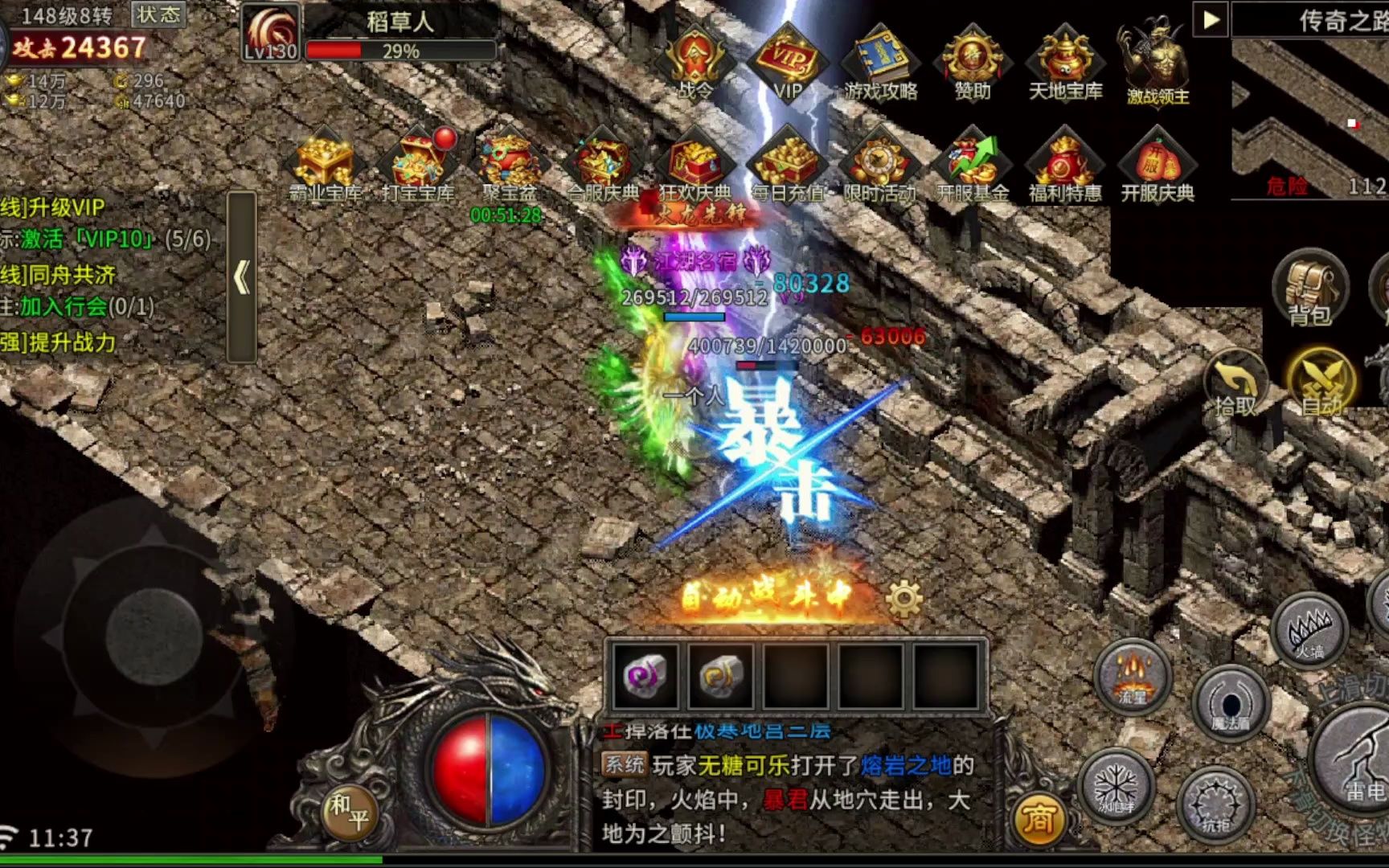Open the 游戏攻略 guide book

[x=880, y=60]
